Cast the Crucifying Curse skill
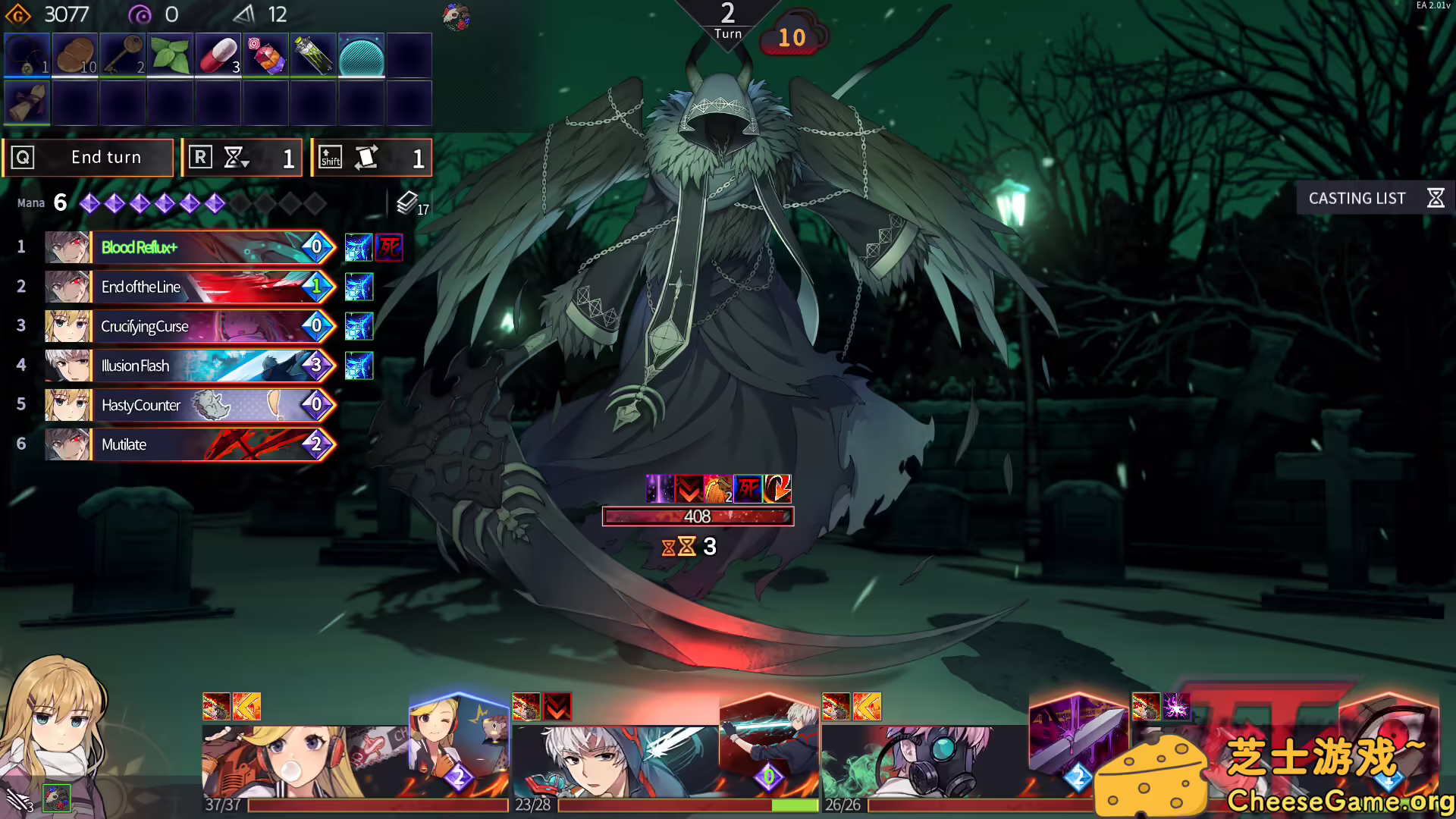The width and height of the screenshot is (1456, 819). coord(190,326)
